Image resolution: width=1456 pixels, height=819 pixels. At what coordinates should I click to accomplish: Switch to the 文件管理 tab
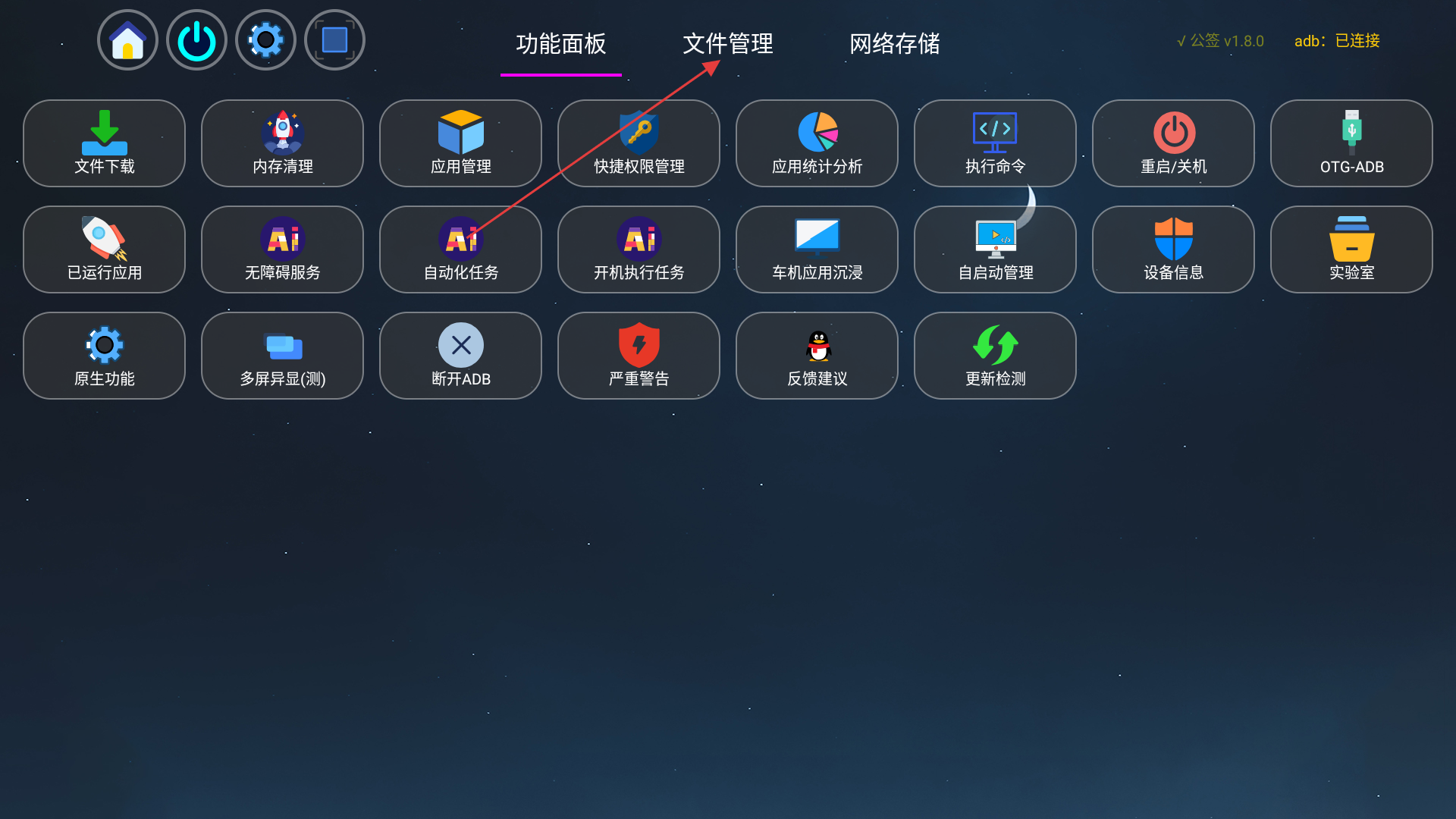728,45
